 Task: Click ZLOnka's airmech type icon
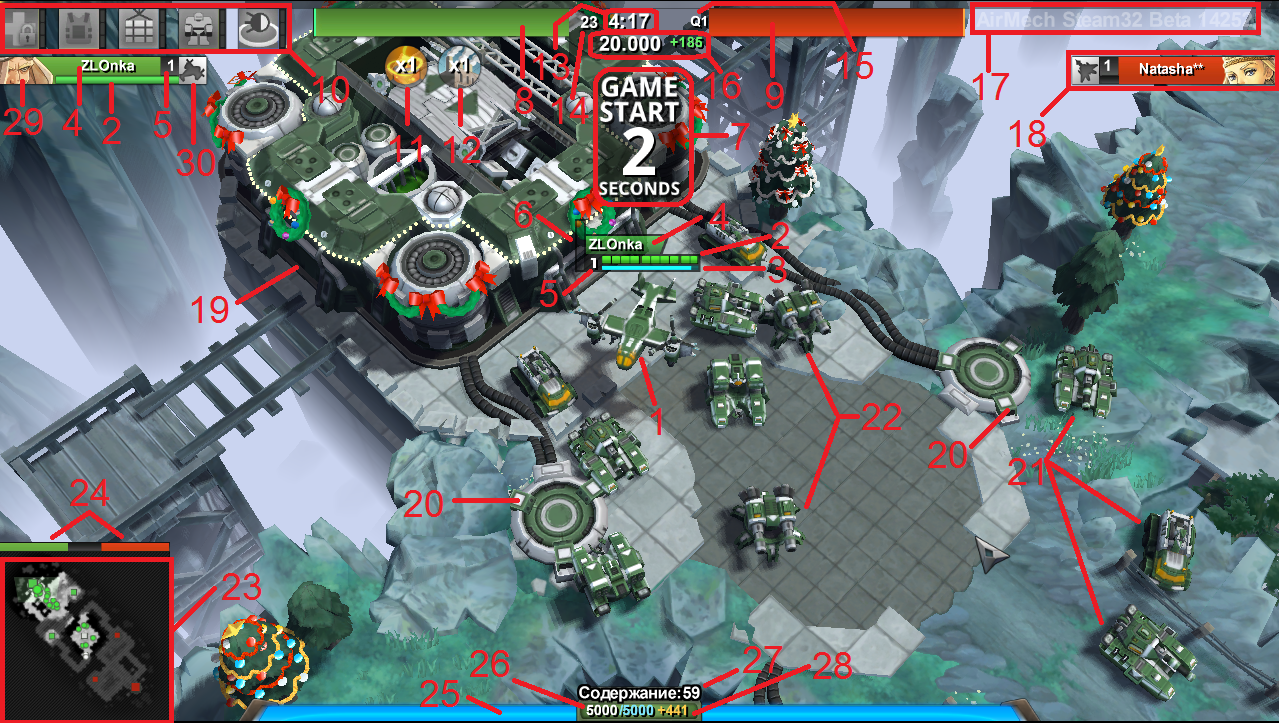coord(193,68)
